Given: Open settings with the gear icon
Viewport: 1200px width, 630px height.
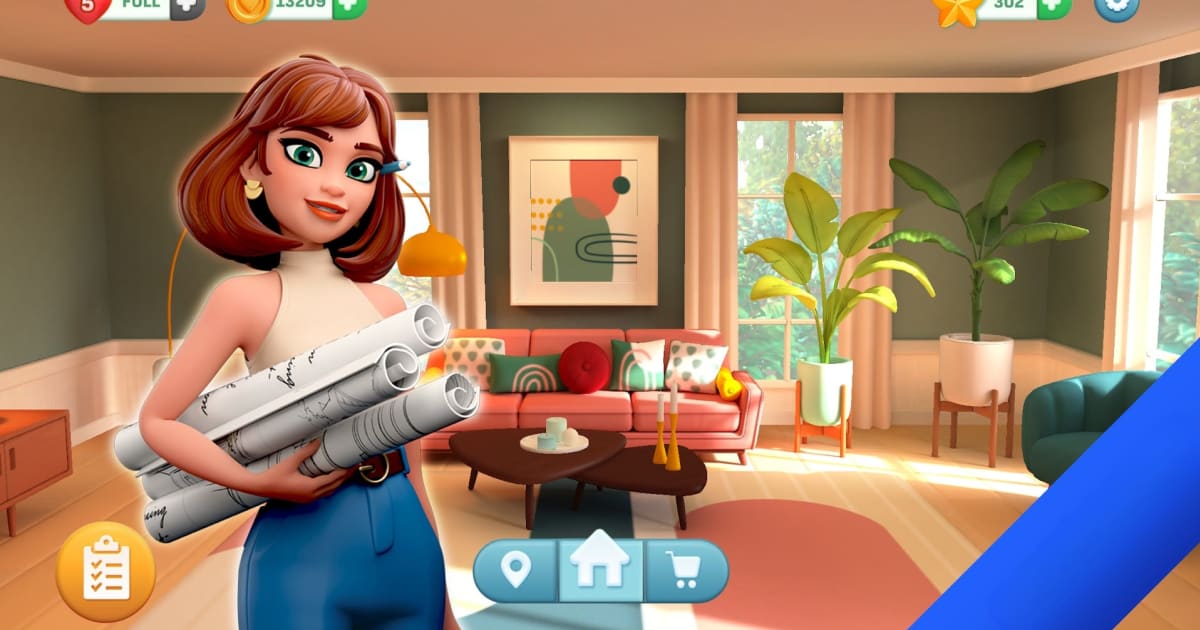Looking at the screenshot, I should 1116,6.
